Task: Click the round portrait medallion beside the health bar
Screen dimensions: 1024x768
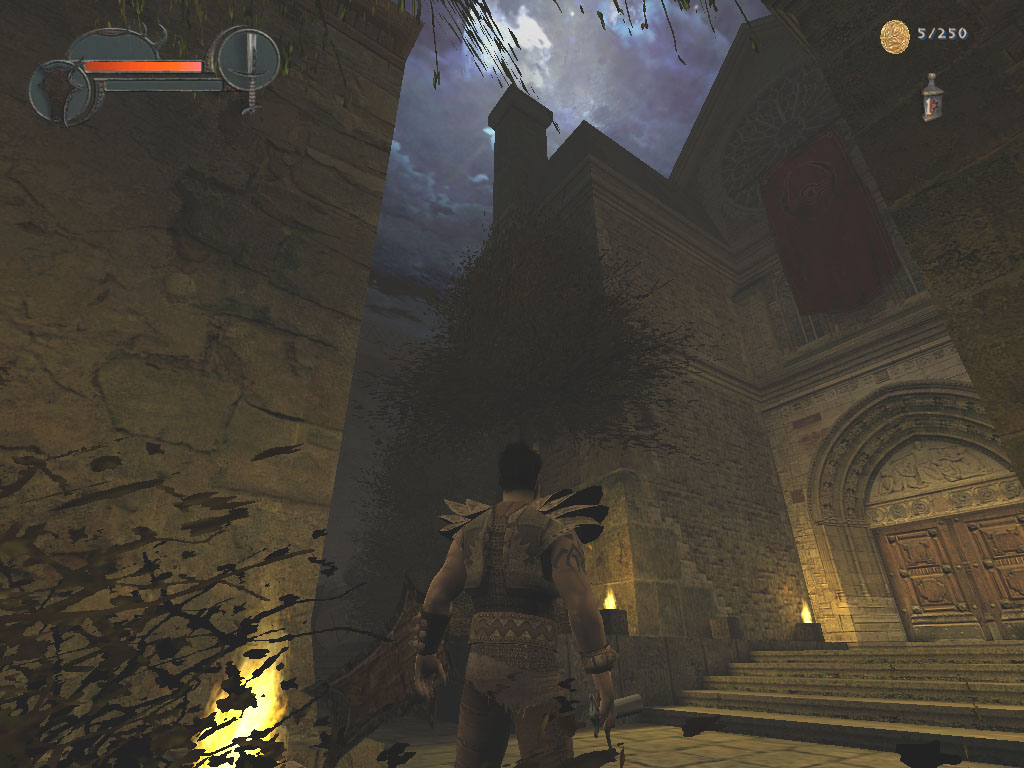Action: 60,91
